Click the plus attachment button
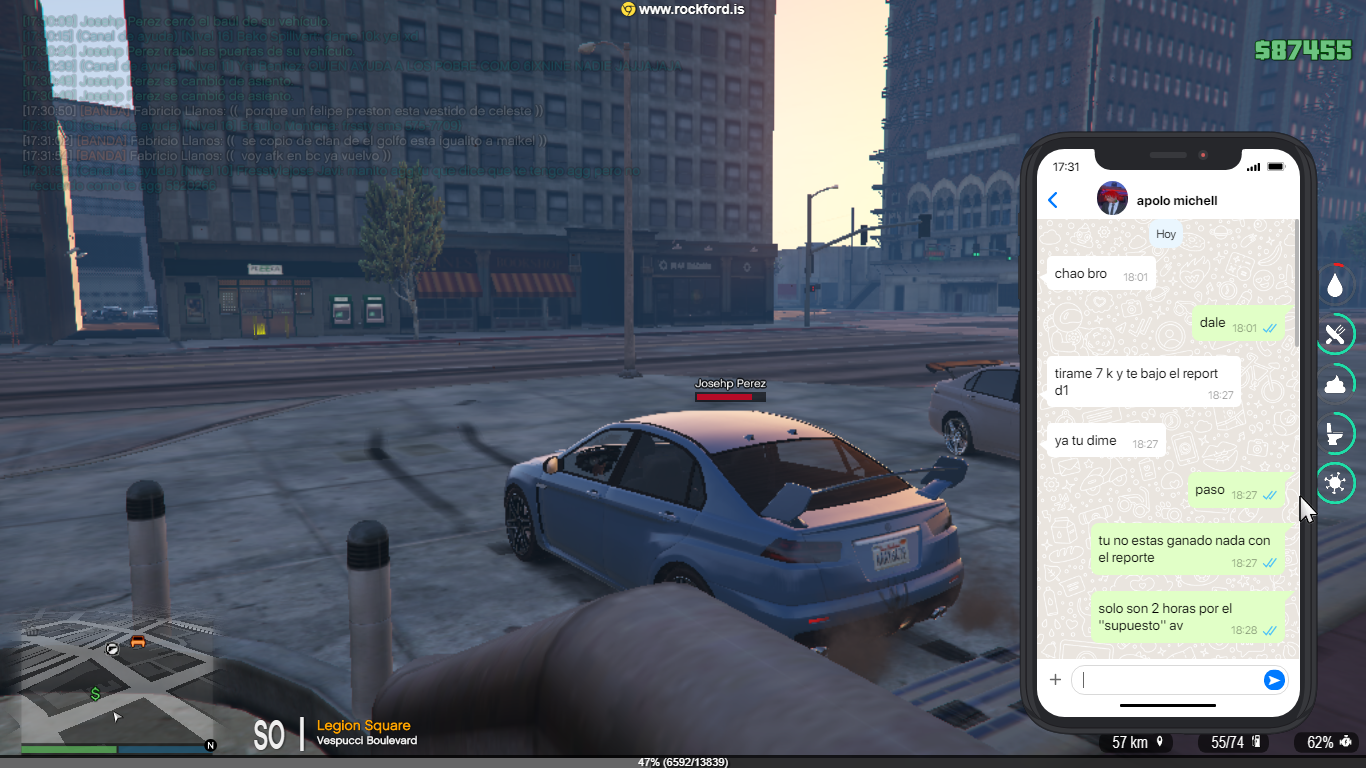Image resolution: width=1366 pixels, height=768 pixels. [1055, 680]
